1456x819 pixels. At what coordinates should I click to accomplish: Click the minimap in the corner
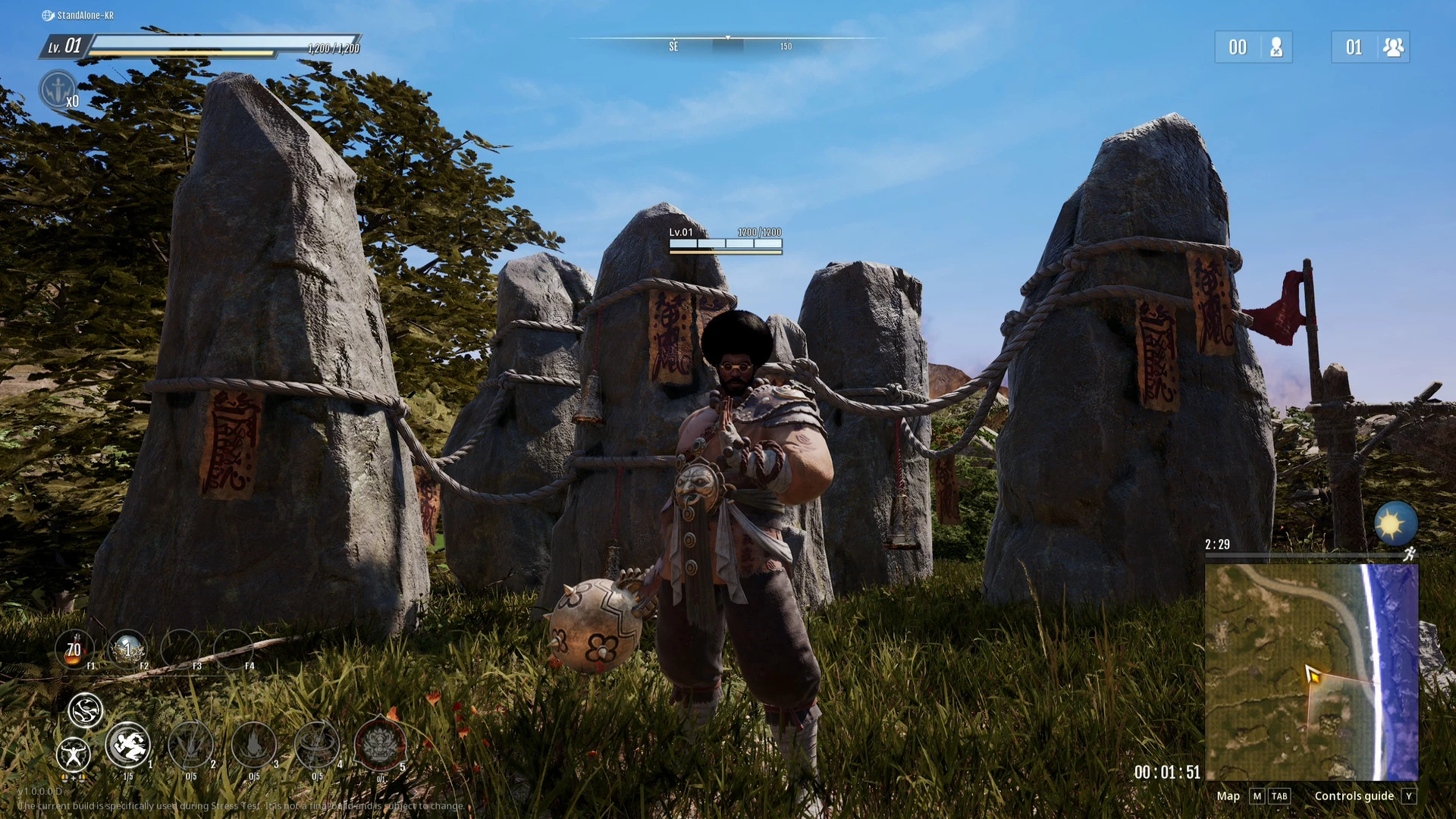(x=1311, y=672)
